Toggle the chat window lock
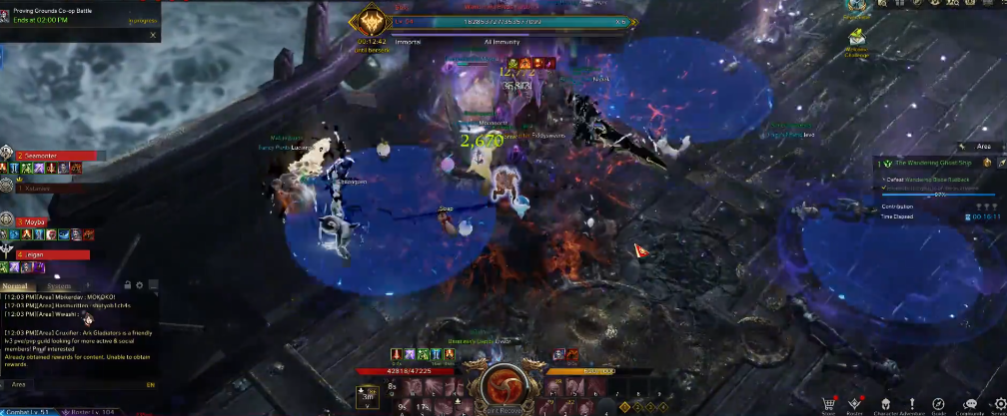 [125, 285]
